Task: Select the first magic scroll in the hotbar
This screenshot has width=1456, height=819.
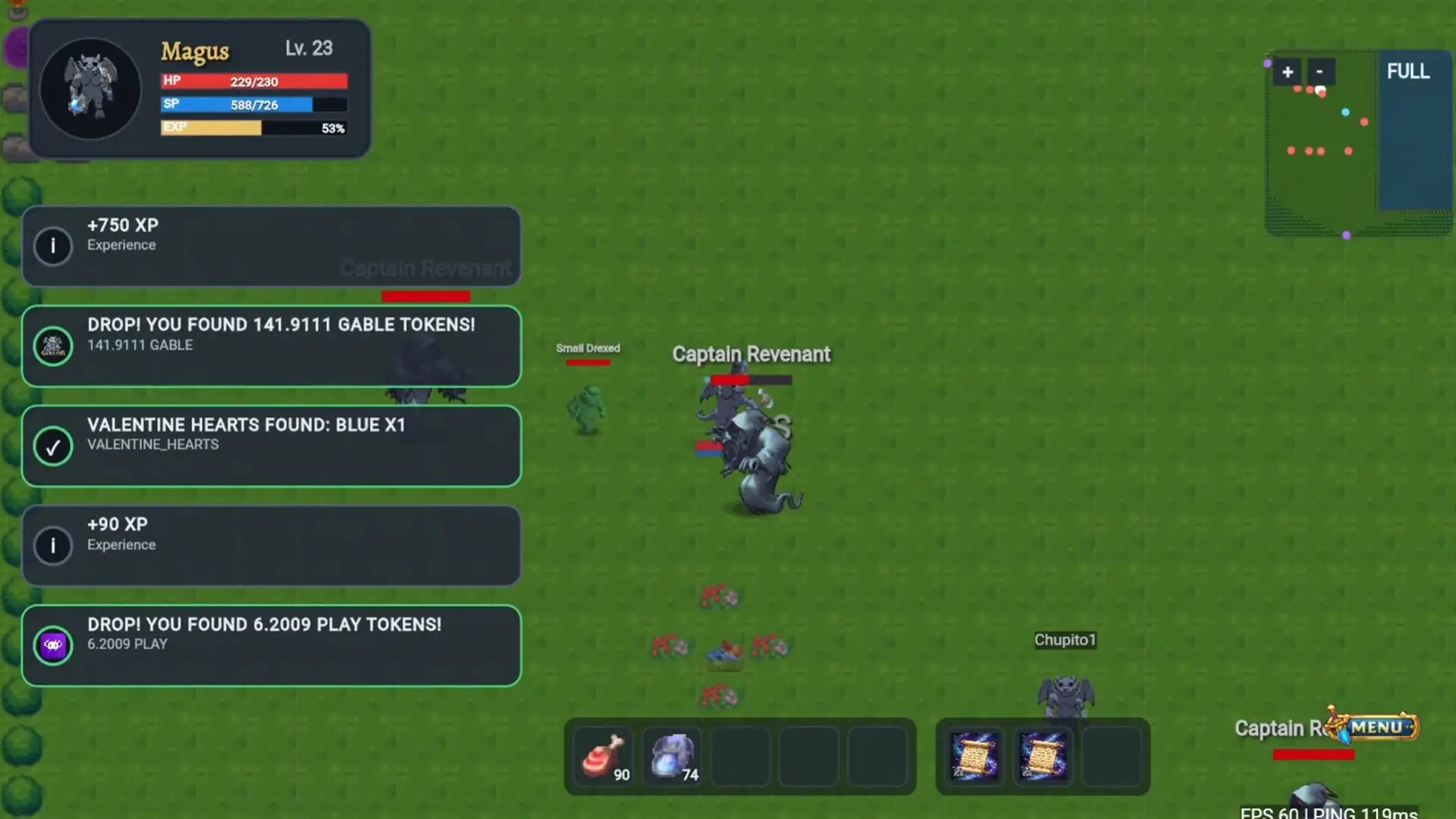Action: click(974, 756)
